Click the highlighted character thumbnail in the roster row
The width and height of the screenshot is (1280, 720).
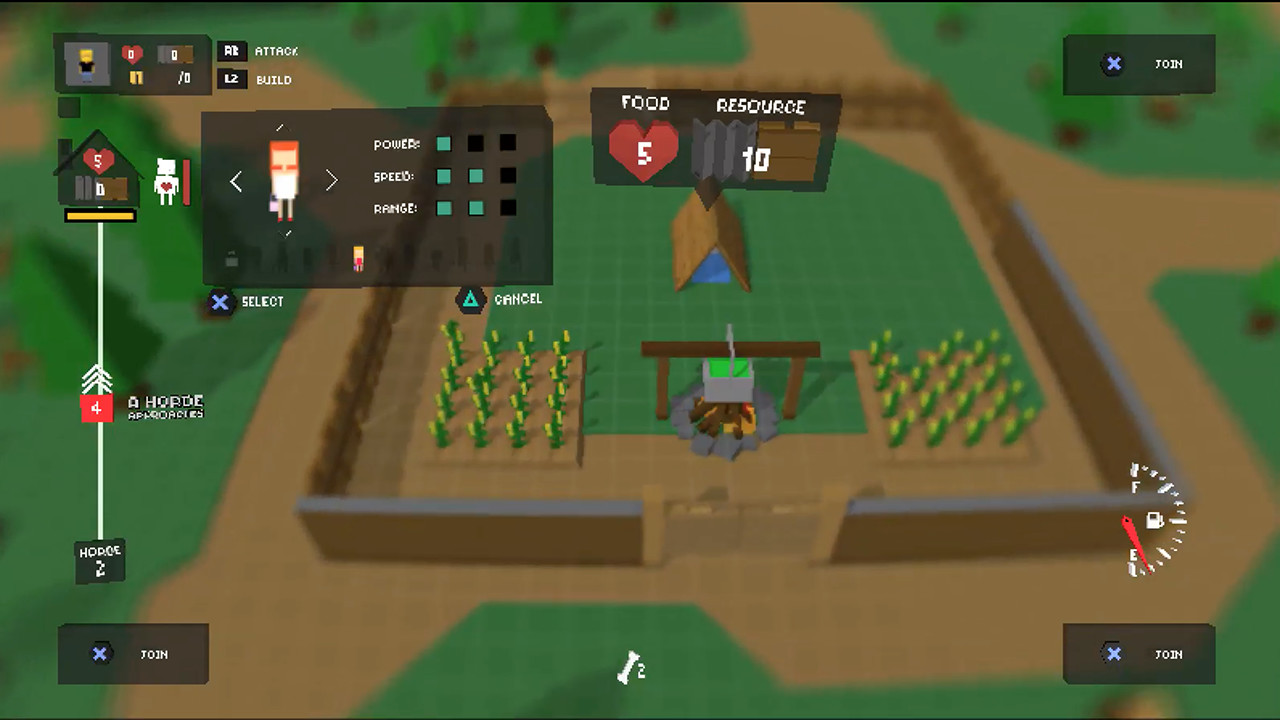click(360, 258)
